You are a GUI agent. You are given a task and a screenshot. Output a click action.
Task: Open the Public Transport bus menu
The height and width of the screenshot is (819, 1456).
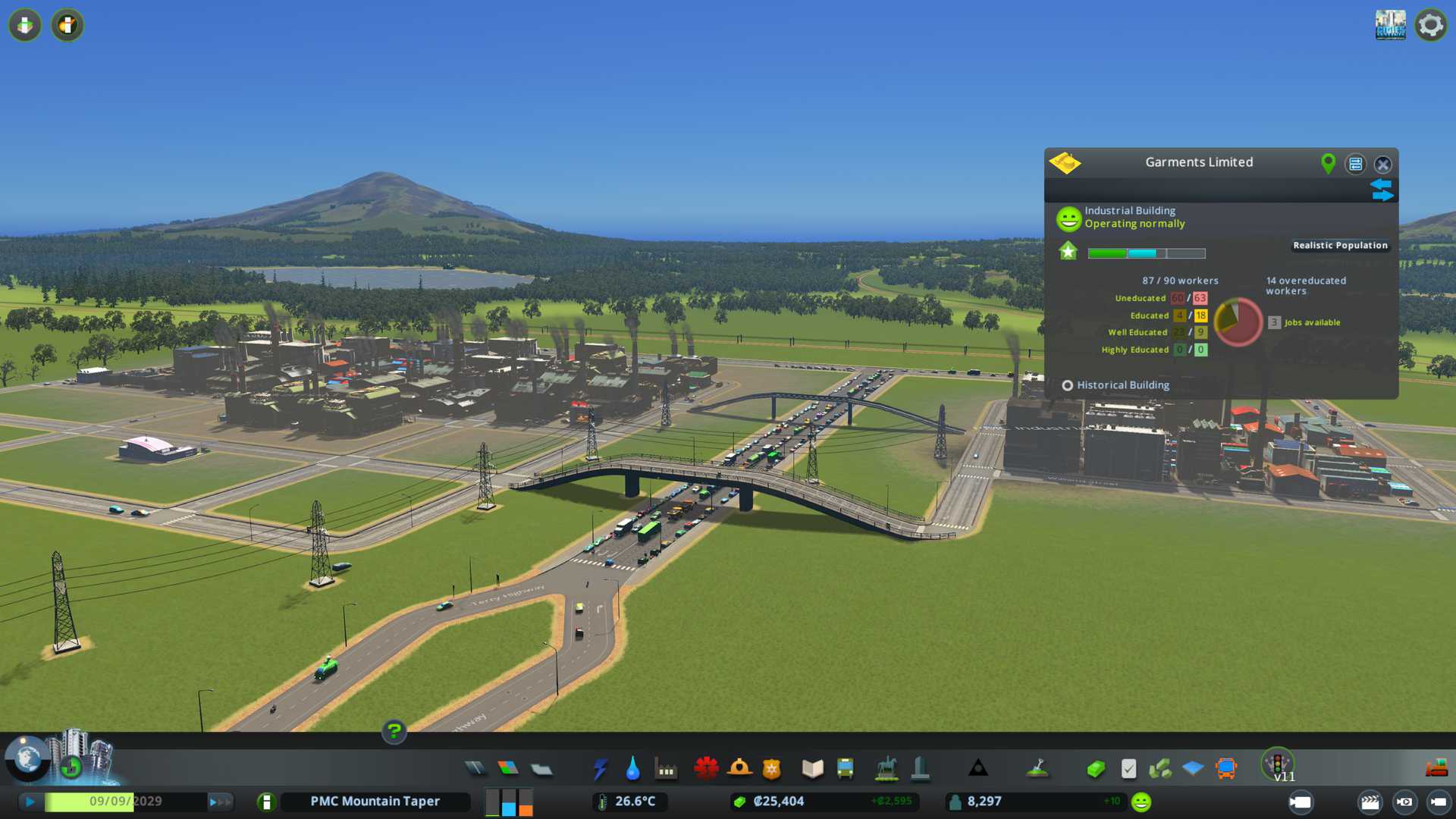click(845, 769)
